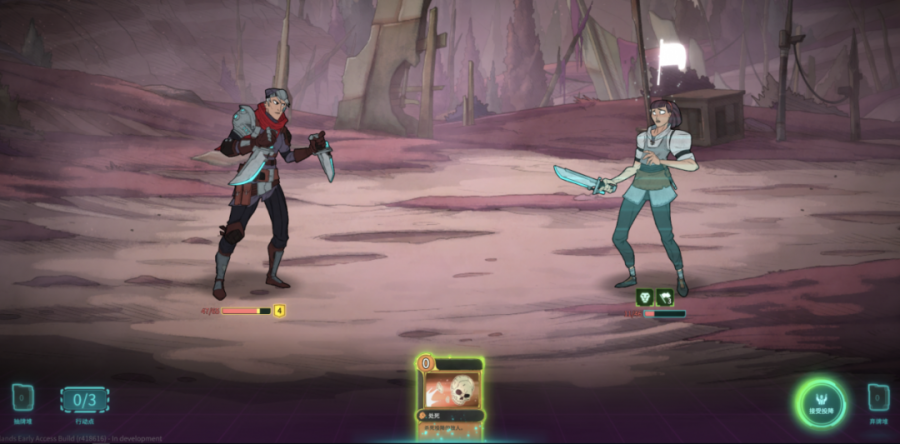This screenshot has width=900, height=444.
Task: Click the green accept surrender button
Action: point(822,402)
